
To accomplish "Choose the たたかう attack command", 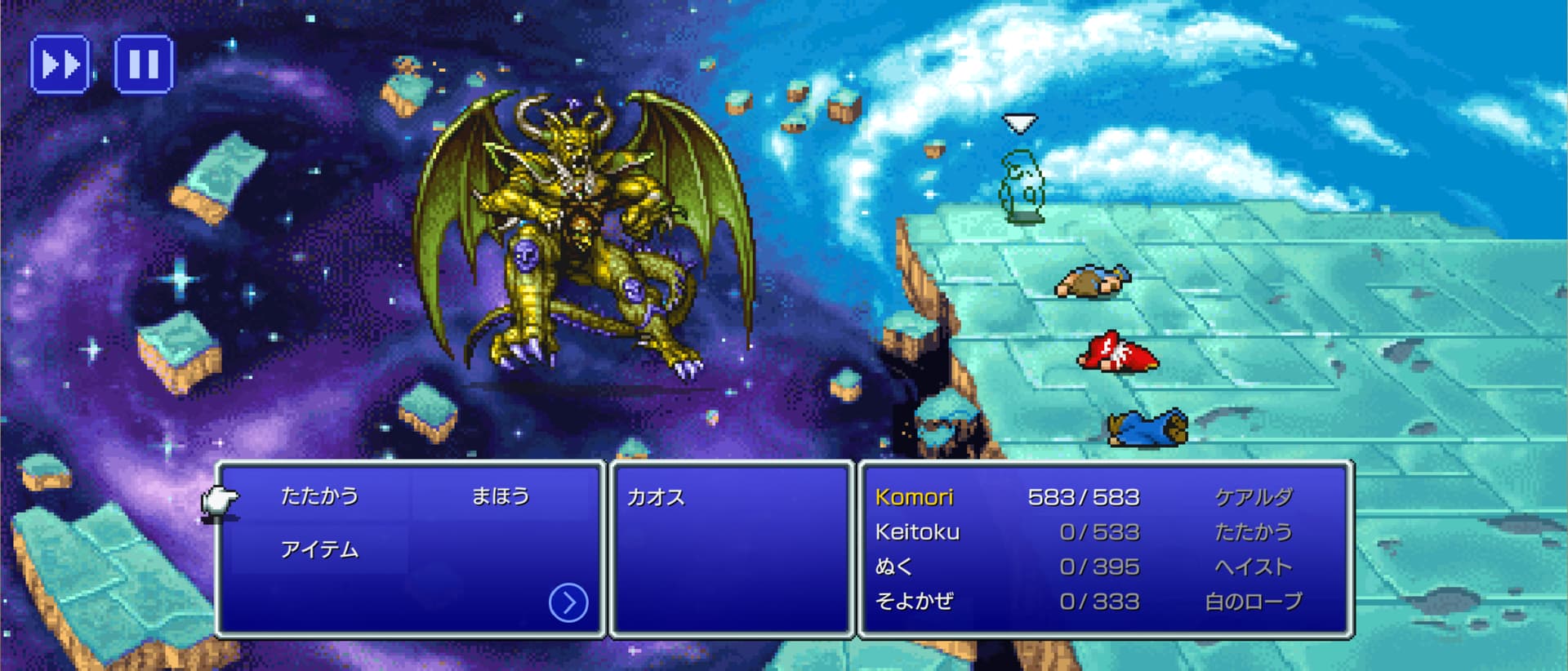I will 319,496.
